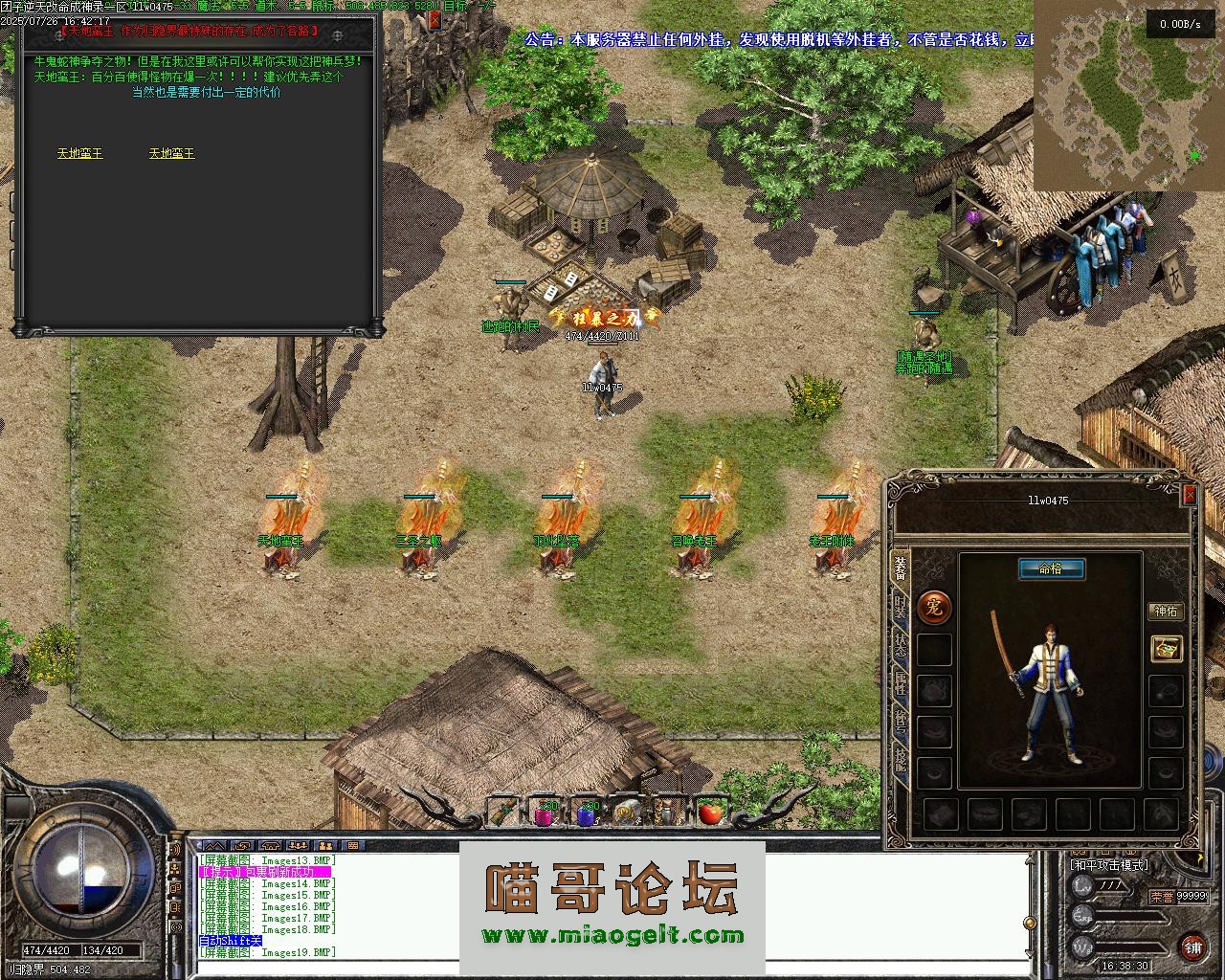This screenshot has height=980, width=1225.
Task: Select the red apple hotbar slot
Action: (709, 813)
